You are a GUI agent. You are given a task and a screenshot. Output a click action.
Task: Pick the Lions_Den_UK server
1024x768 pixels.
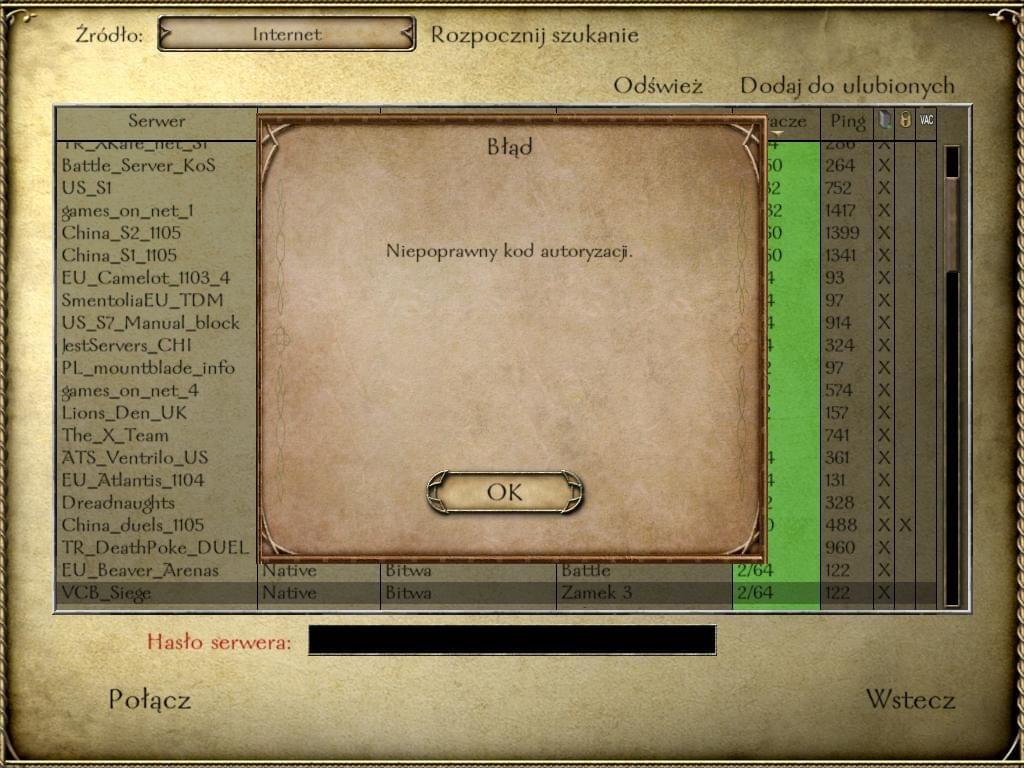[124, 413]
